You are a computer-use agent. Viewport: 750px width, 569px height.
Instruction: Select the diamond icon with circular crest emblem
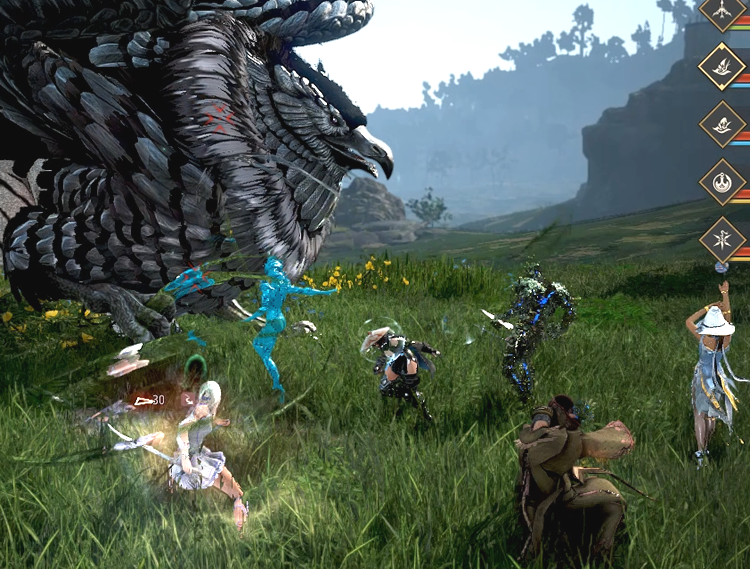tap(723, 182)
